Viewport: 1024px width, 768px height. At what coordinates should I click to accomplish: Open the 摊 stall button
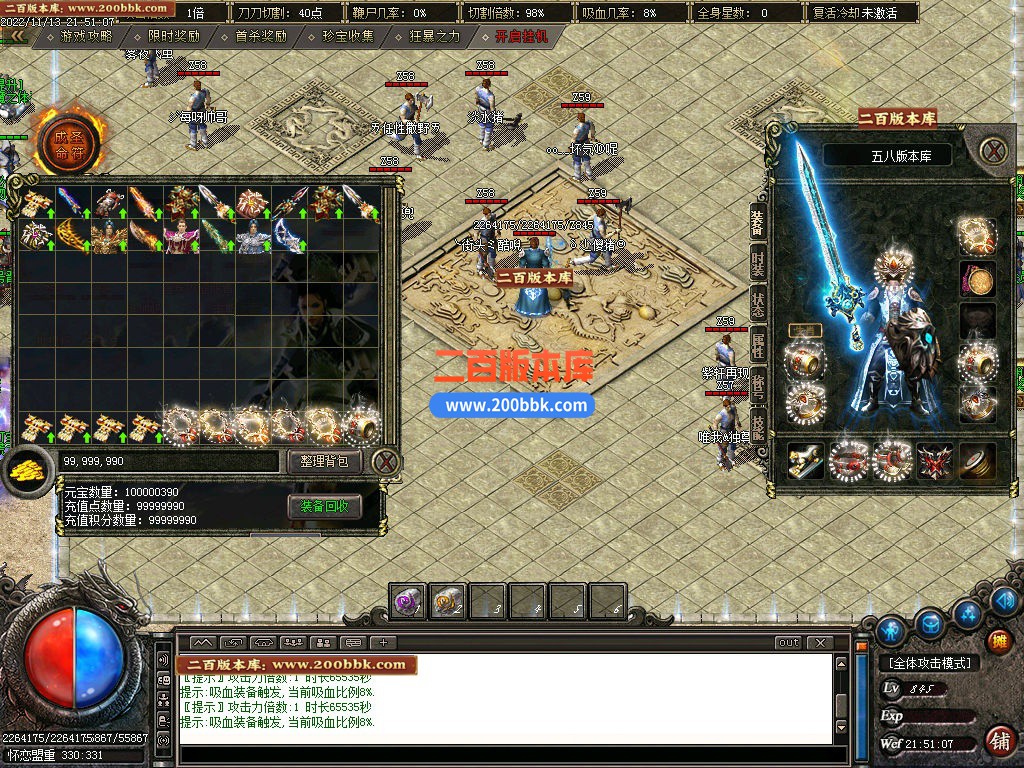[x=996, y=641]
